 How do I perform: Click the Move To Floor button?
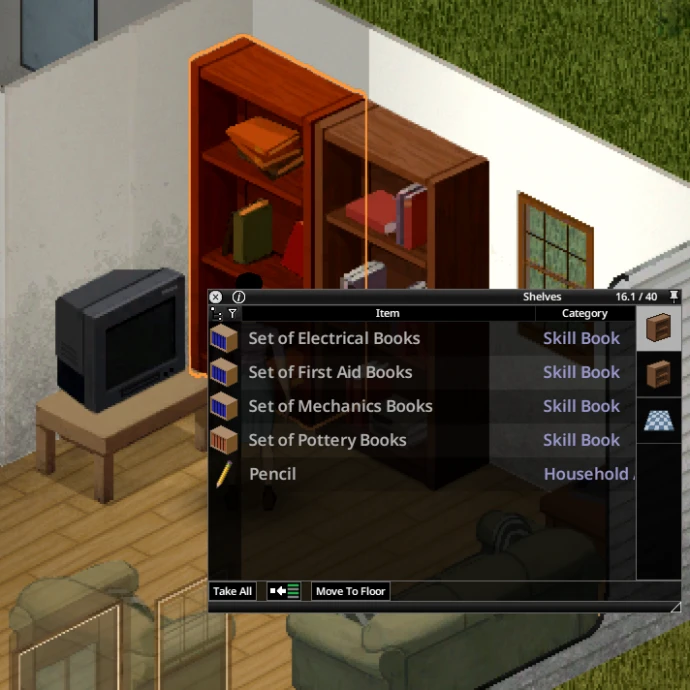350,591
